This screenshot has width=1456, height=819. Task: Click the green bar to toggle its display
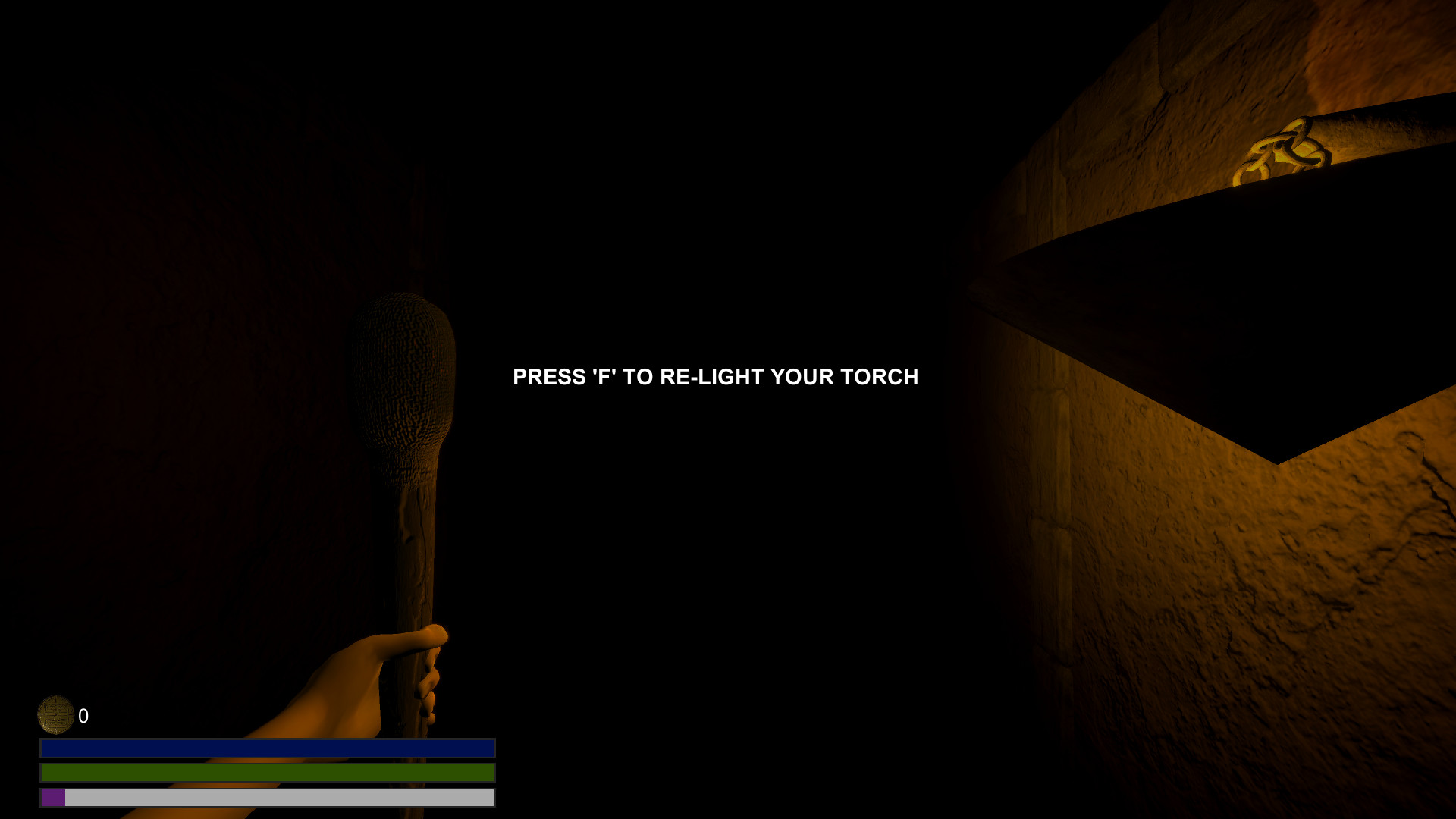point(267,773)
